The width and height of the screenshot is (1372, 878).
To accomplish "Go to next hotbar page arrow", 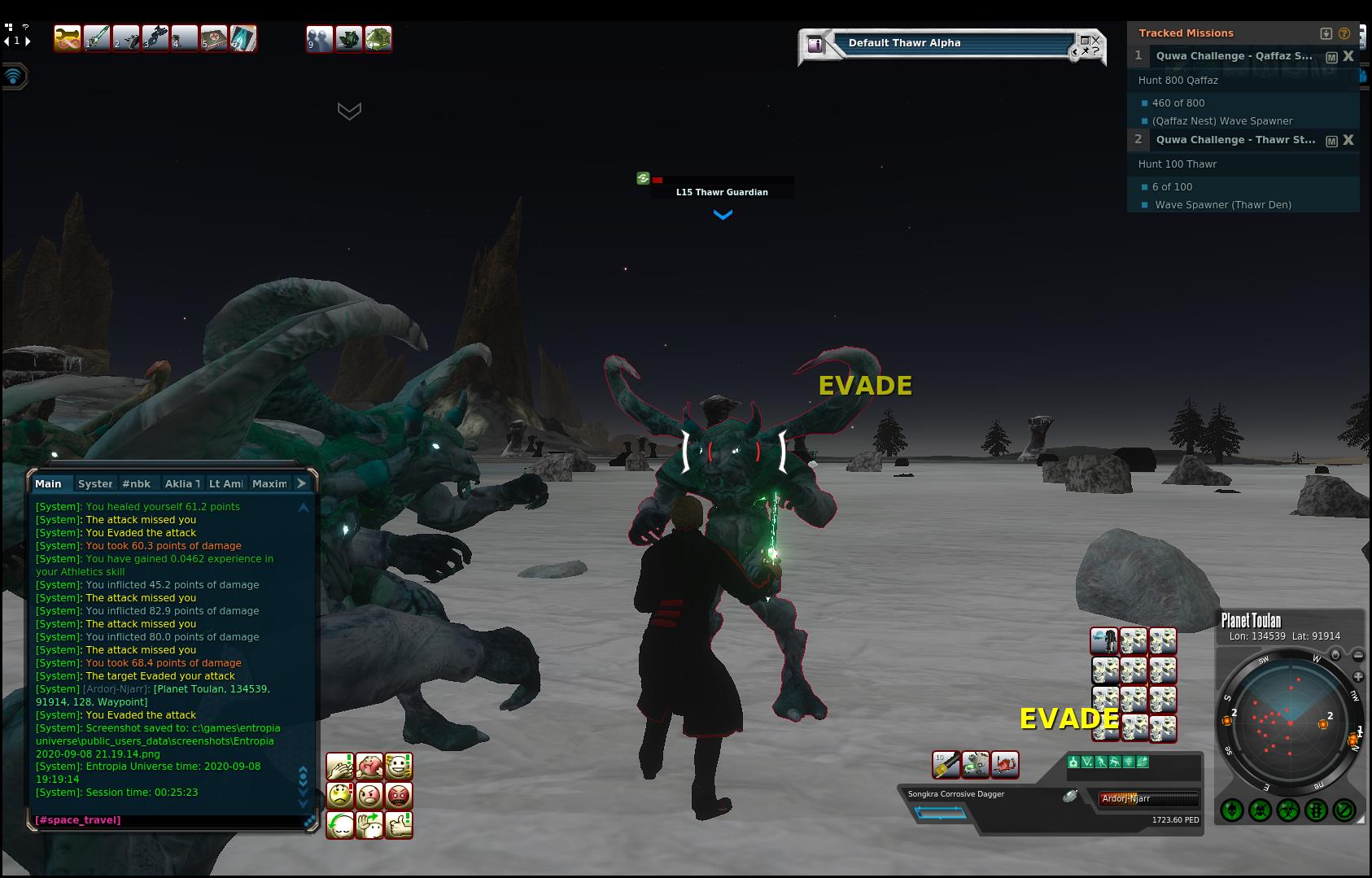I will (x=28, y=41).
